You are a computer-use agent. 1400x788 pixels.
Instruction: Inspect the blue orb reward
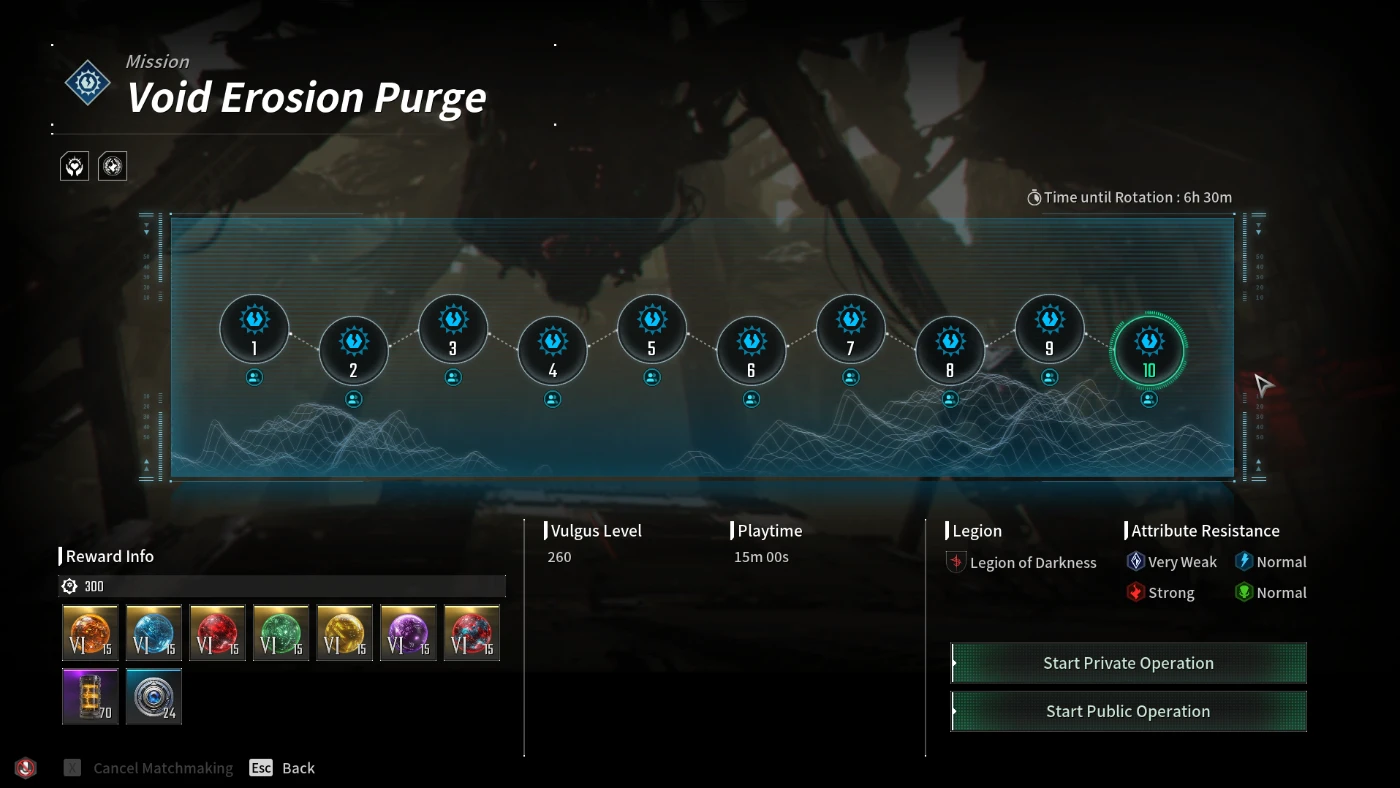click(x=154, y=633)
